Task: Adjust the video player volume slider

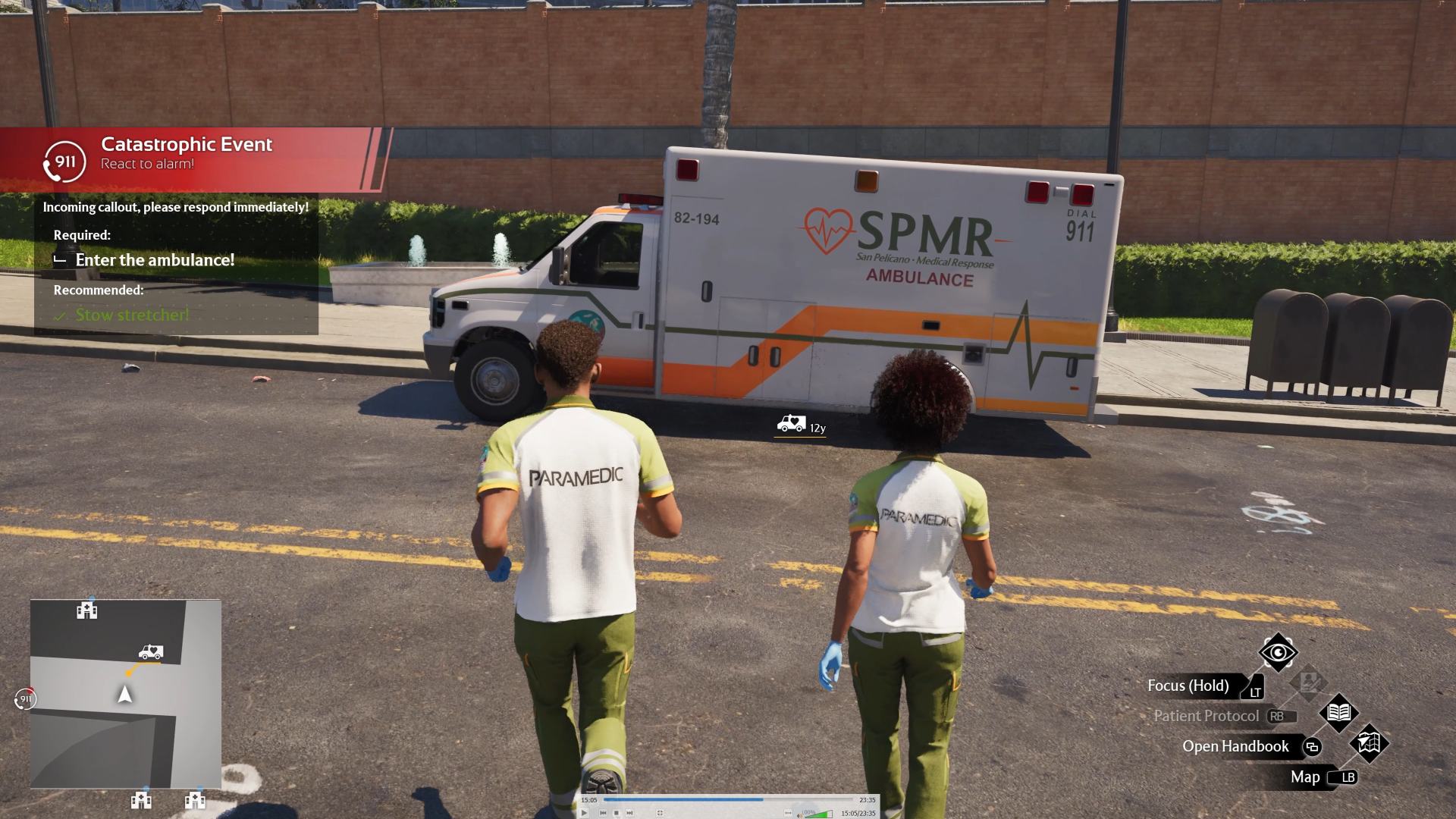Action: tap(819, 814)
